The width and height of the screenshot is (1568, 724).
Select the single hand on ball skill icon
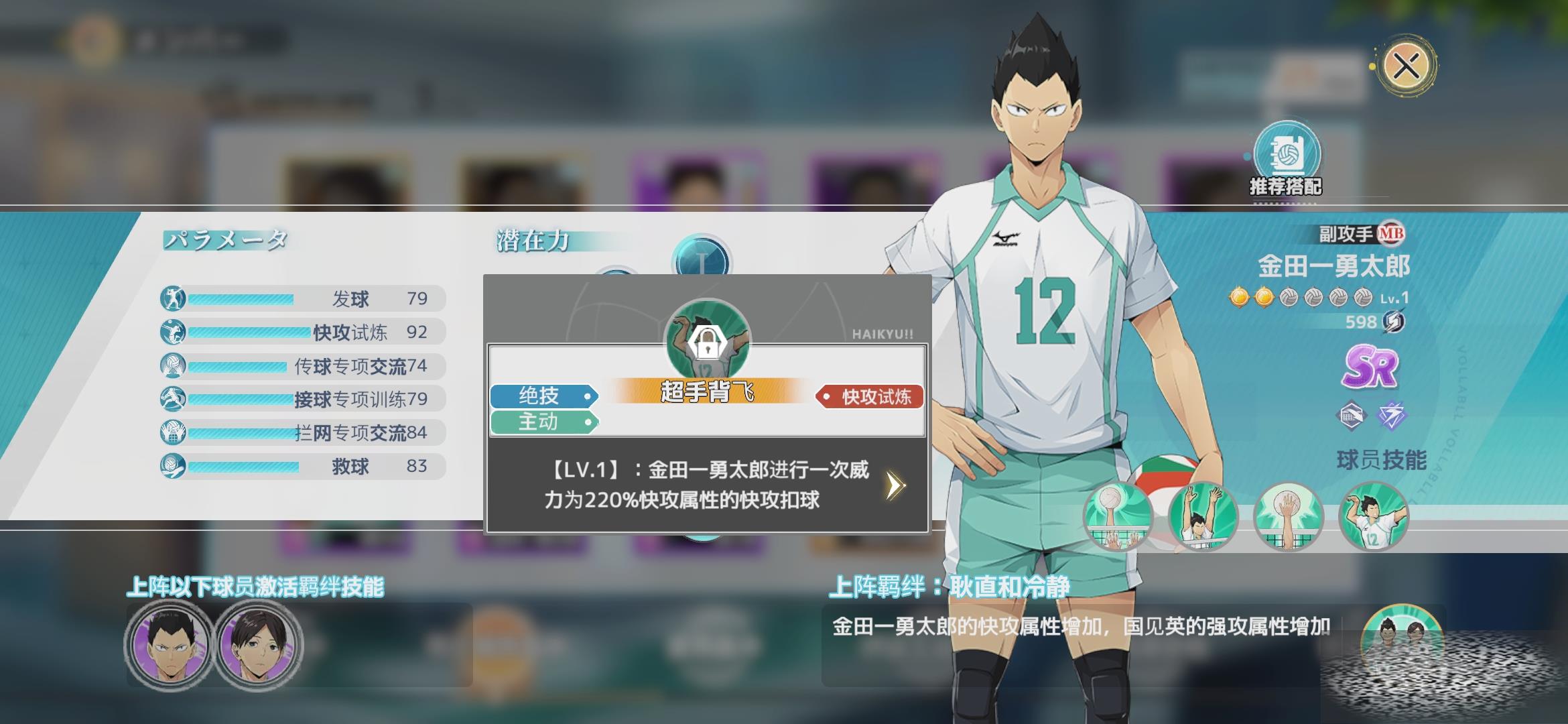click(x=1288, y=516)
